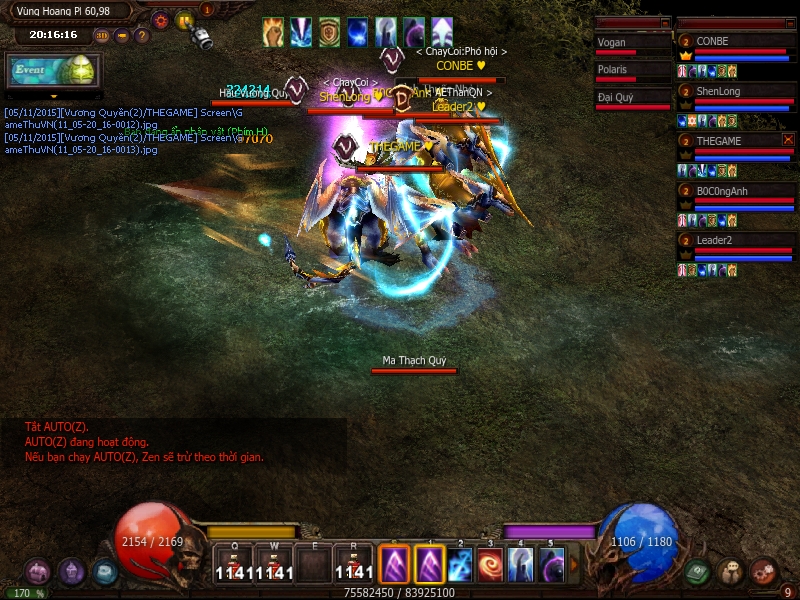Image resolution: width=800 pixels, height=600 pixels.
Task: Use the Q slot red potion
Action: coord(233,564)
